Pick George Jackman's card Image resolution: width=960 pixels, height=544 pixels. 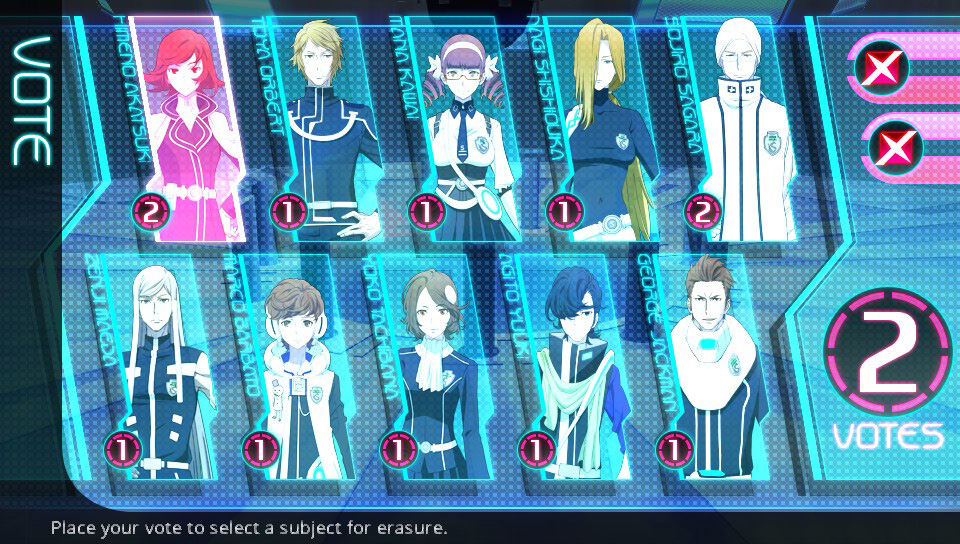click(x=712, y=370)
